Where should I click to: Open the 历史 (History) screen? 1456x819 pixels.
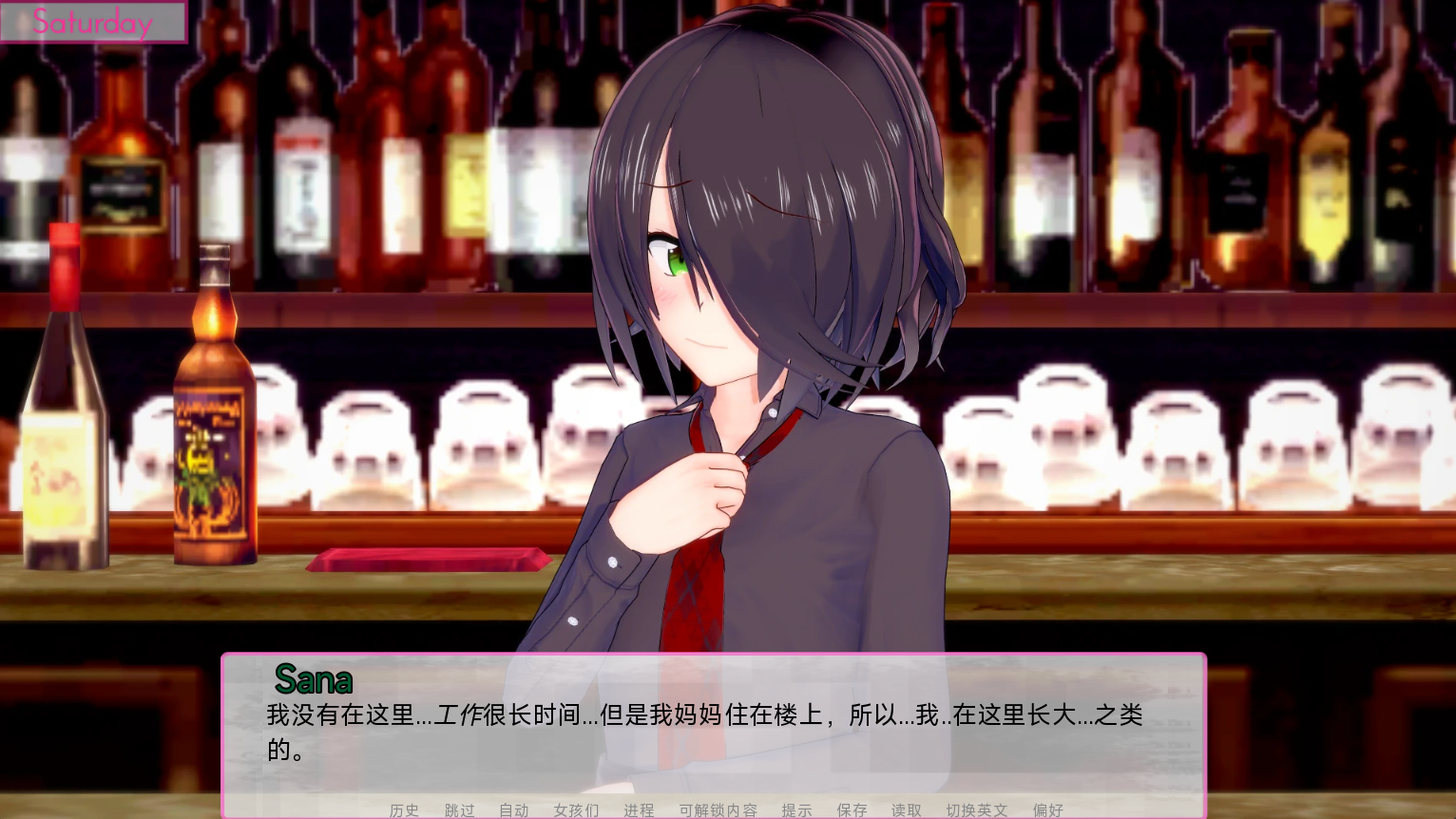pos(404,810)
